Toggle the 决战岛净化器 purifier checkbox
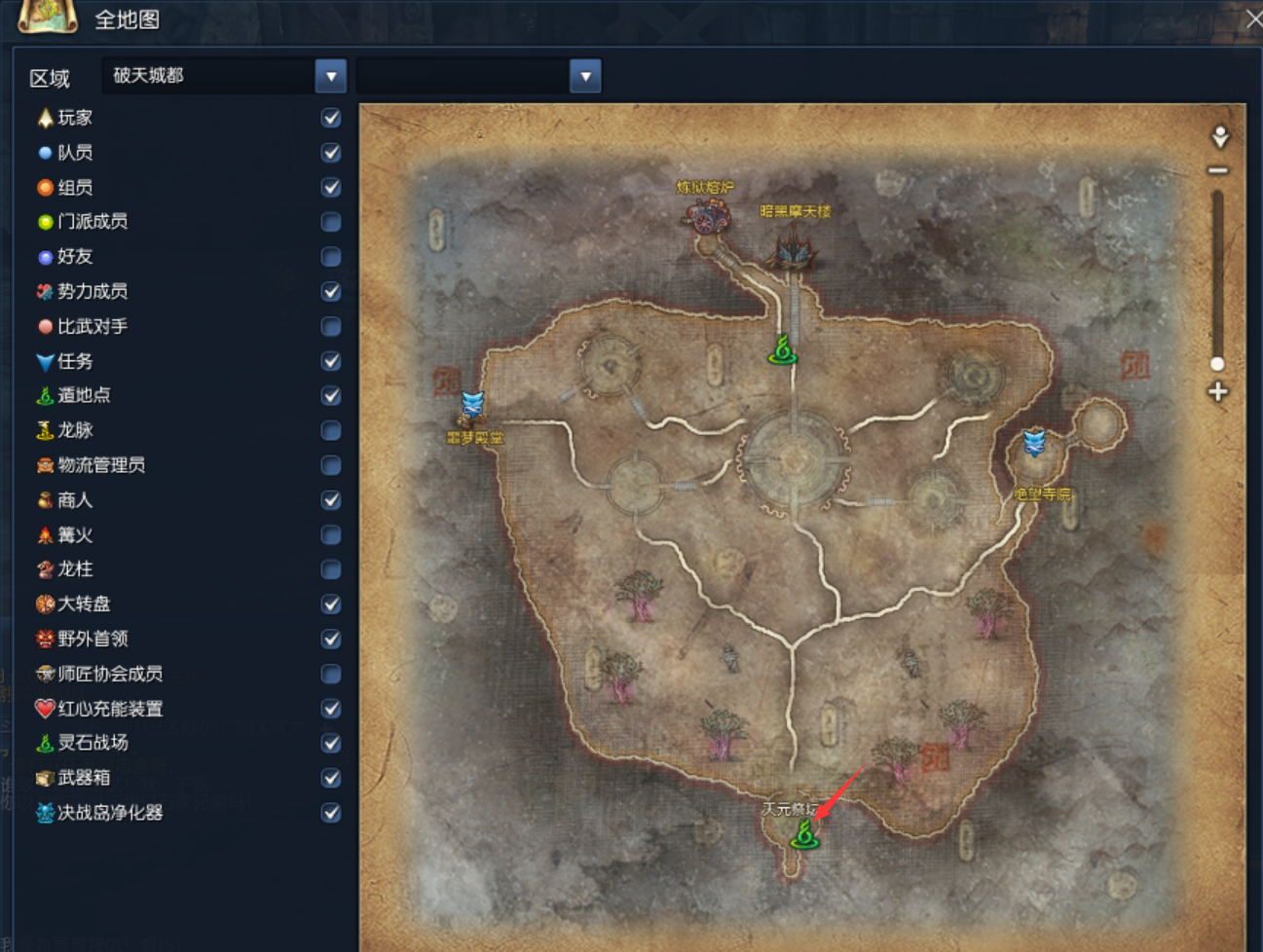1263x952 pixels. click(x=331, y=813)
